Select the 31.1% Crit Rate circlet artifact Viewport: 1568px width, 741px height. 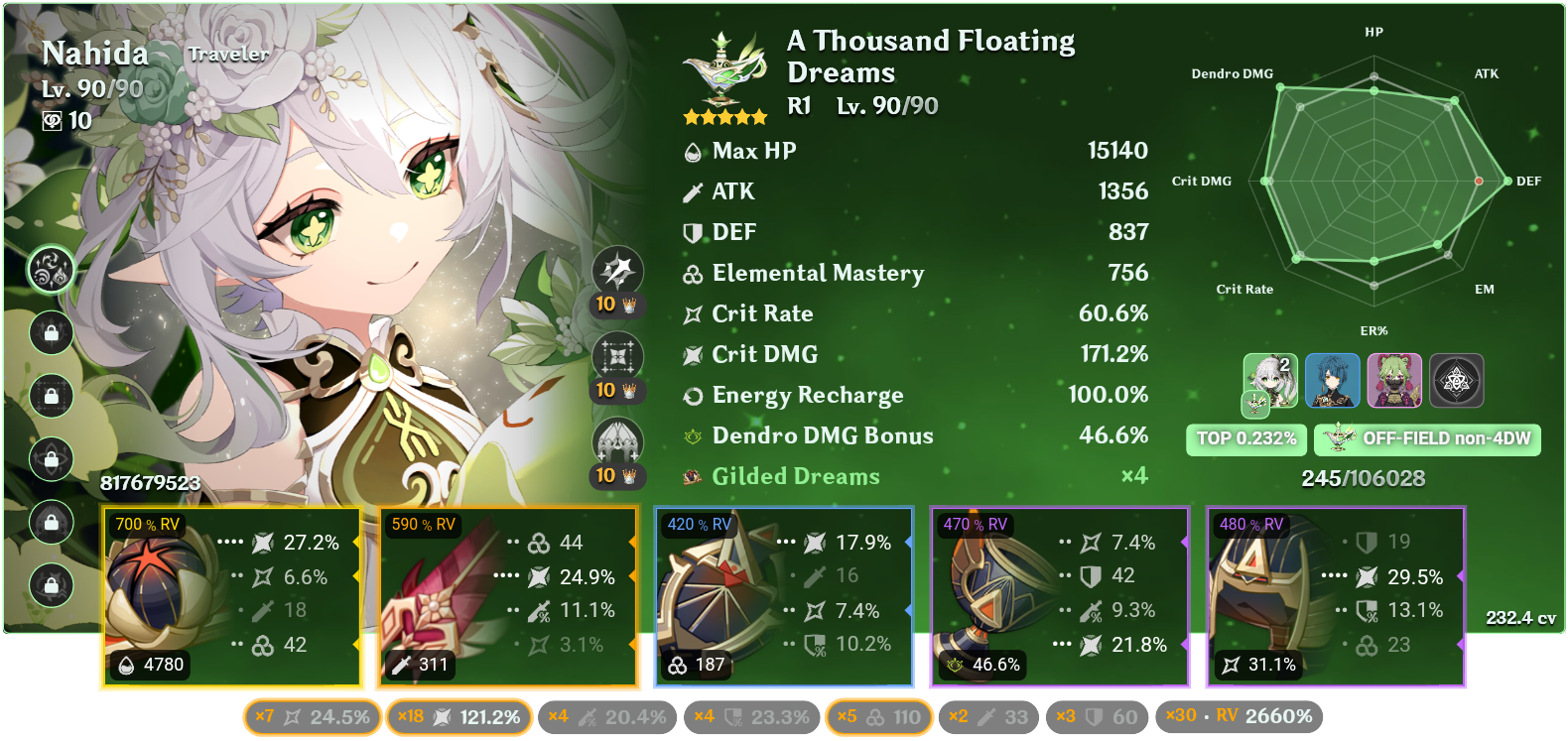tap(1335, 595)
